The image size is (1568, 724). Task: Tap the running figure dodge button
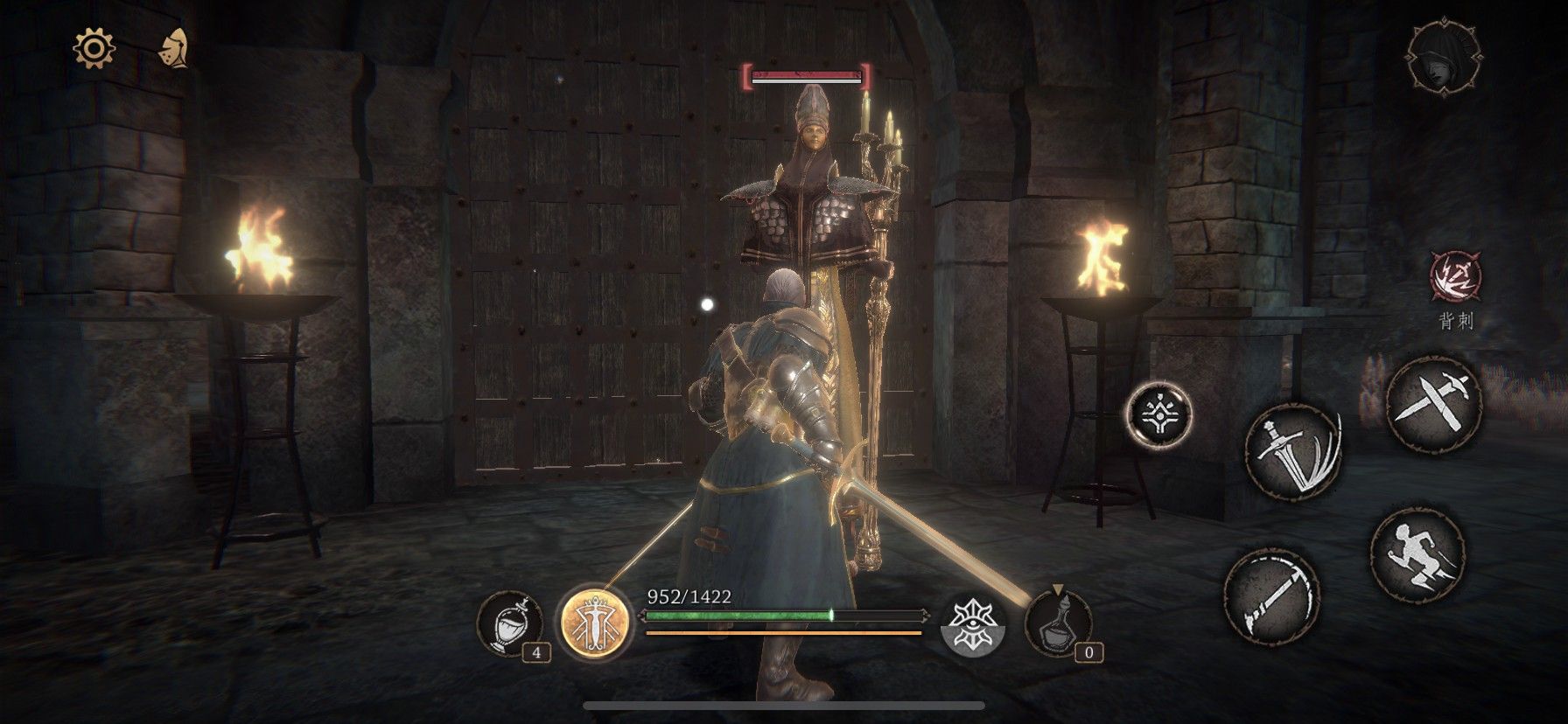tap(1417, 553)
